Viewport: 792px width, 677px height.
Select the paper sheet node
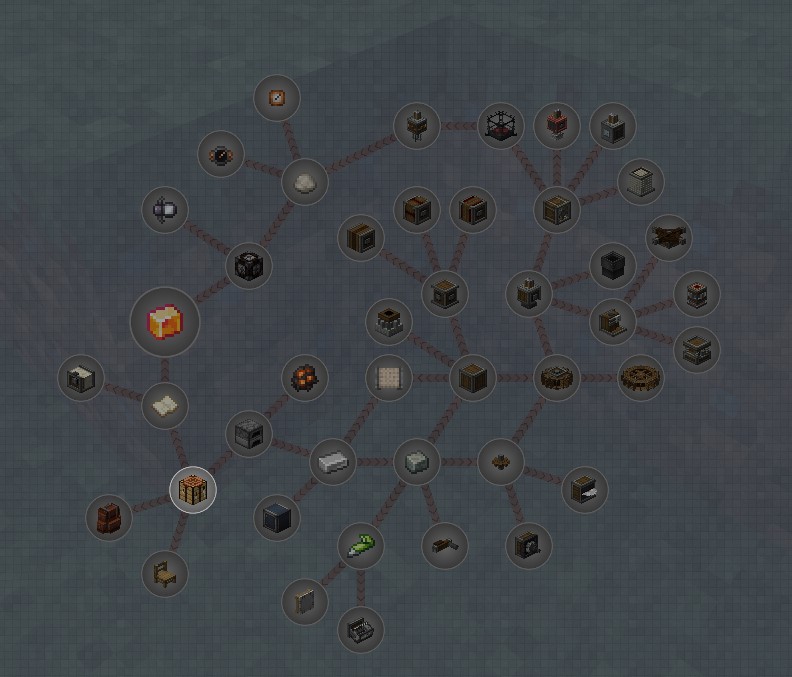[165, 405]
